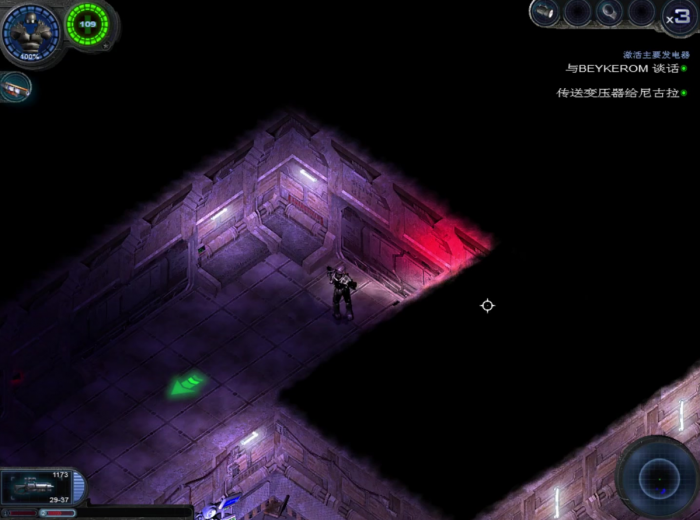The image size is (700, 520).
Task: Click the x3 lives counter icon
Action: pos(678,16)
